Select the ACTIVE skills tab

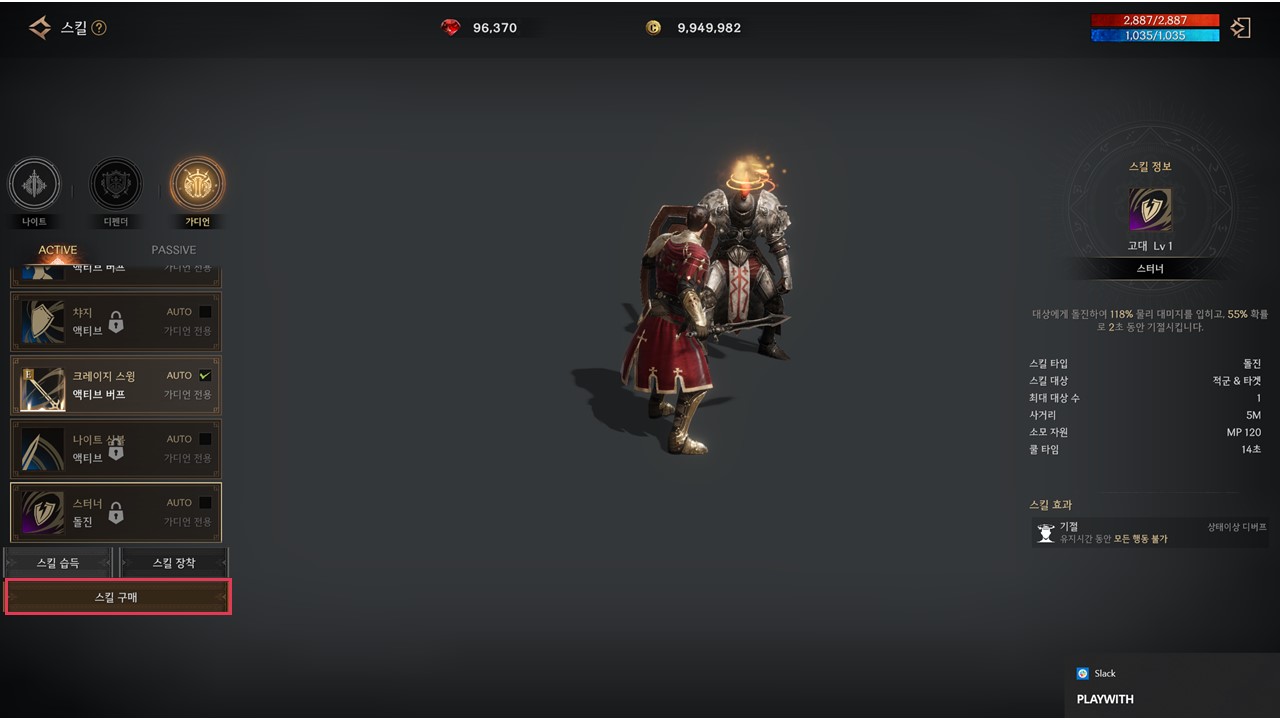click(58, 250)
